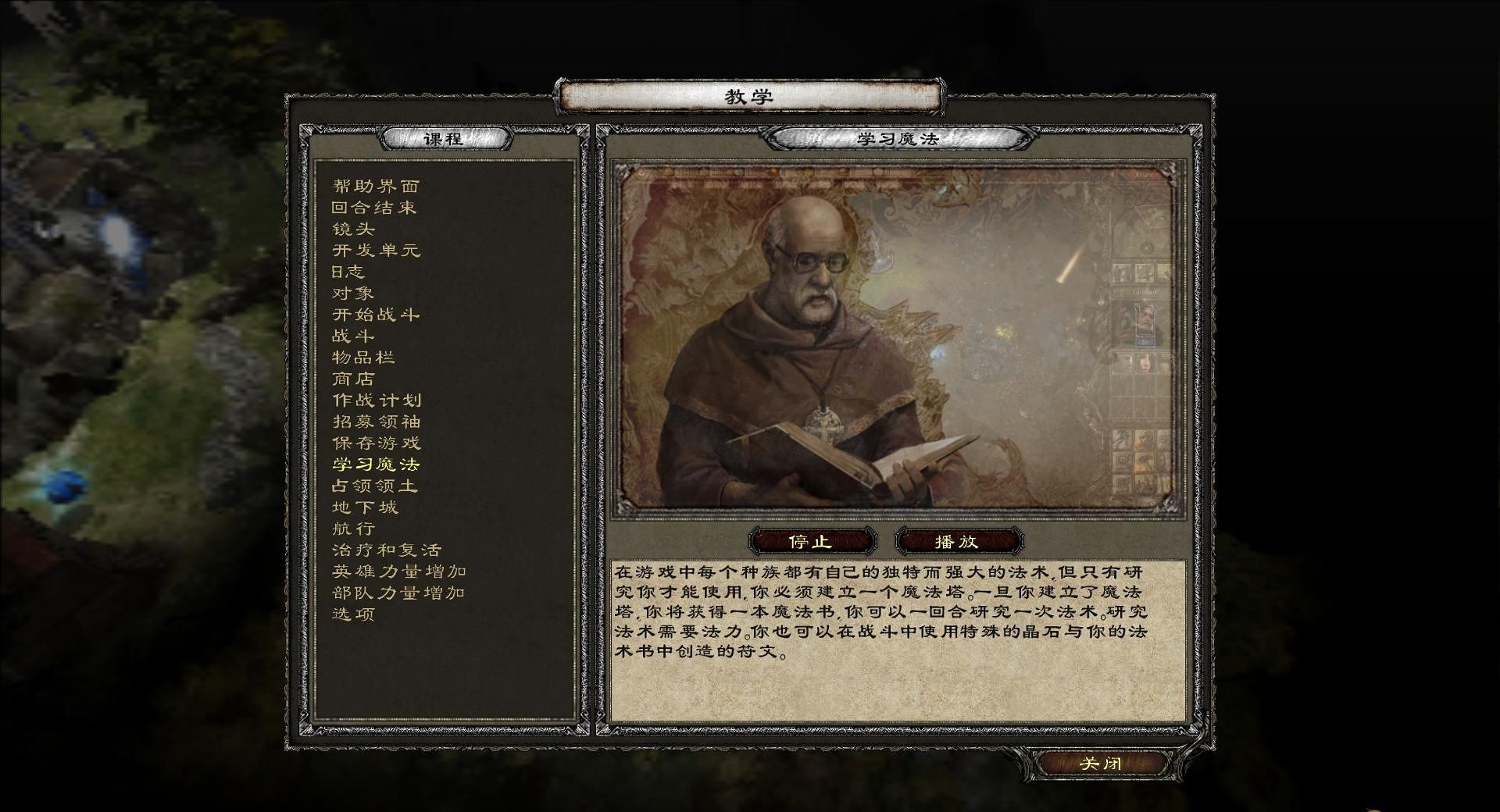Select the 日志 lesson entry
Screen dimensions: 1500x812
(348, 272)
